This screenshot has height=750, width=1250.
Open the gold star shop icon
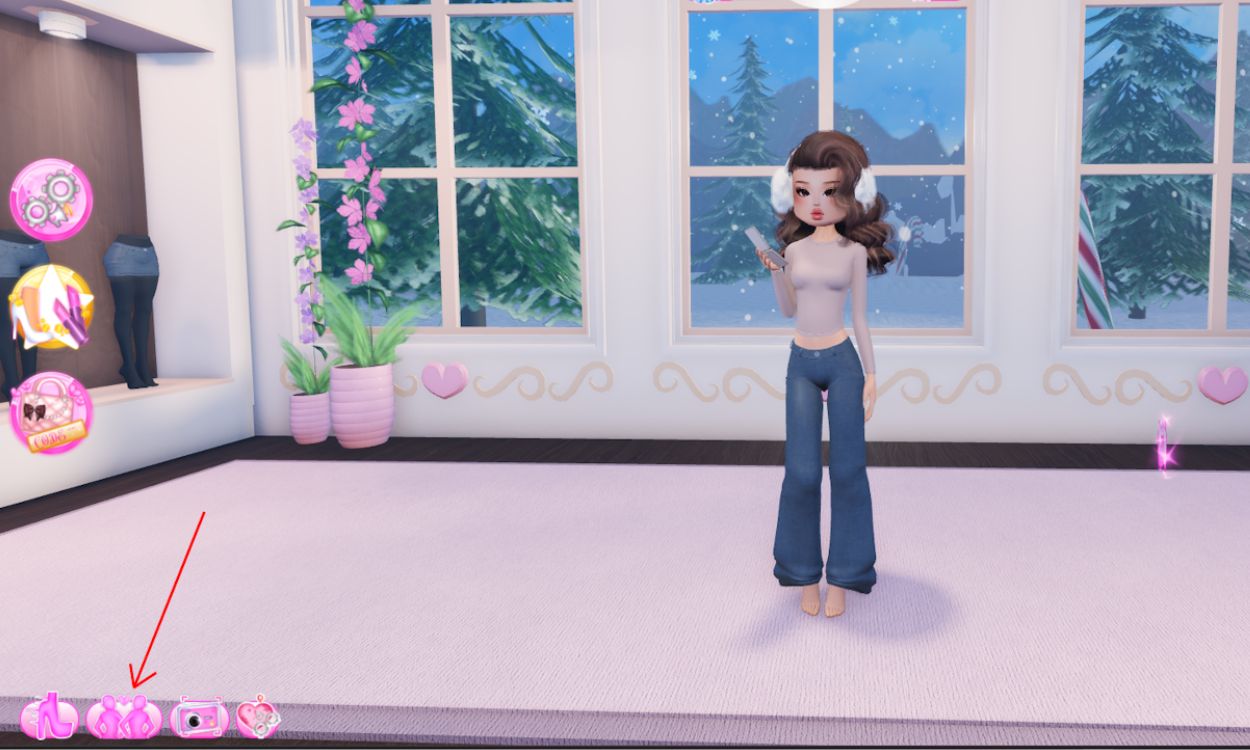click(x=51, y=306)
